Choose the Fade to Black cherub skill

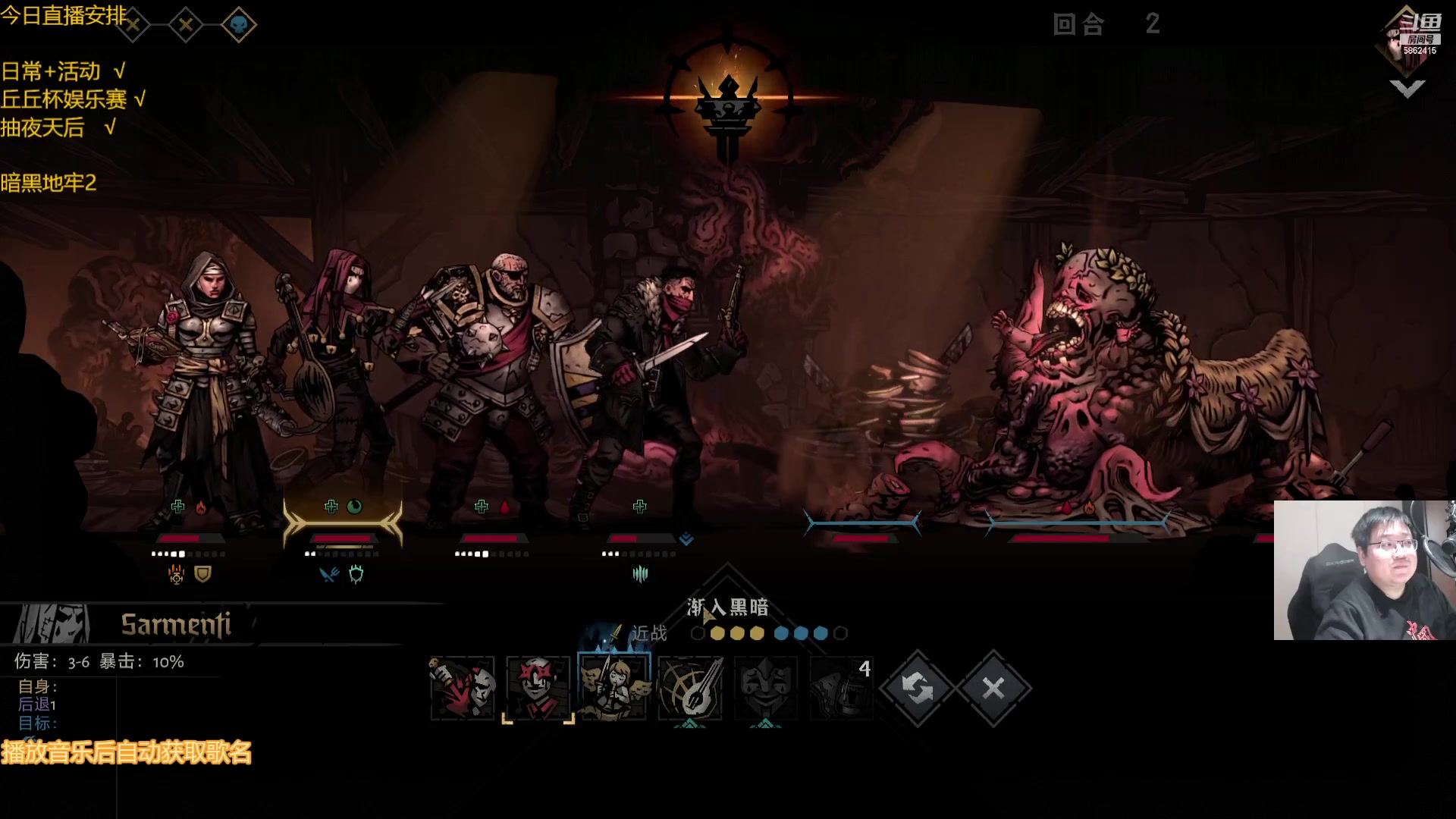point(613,688)
